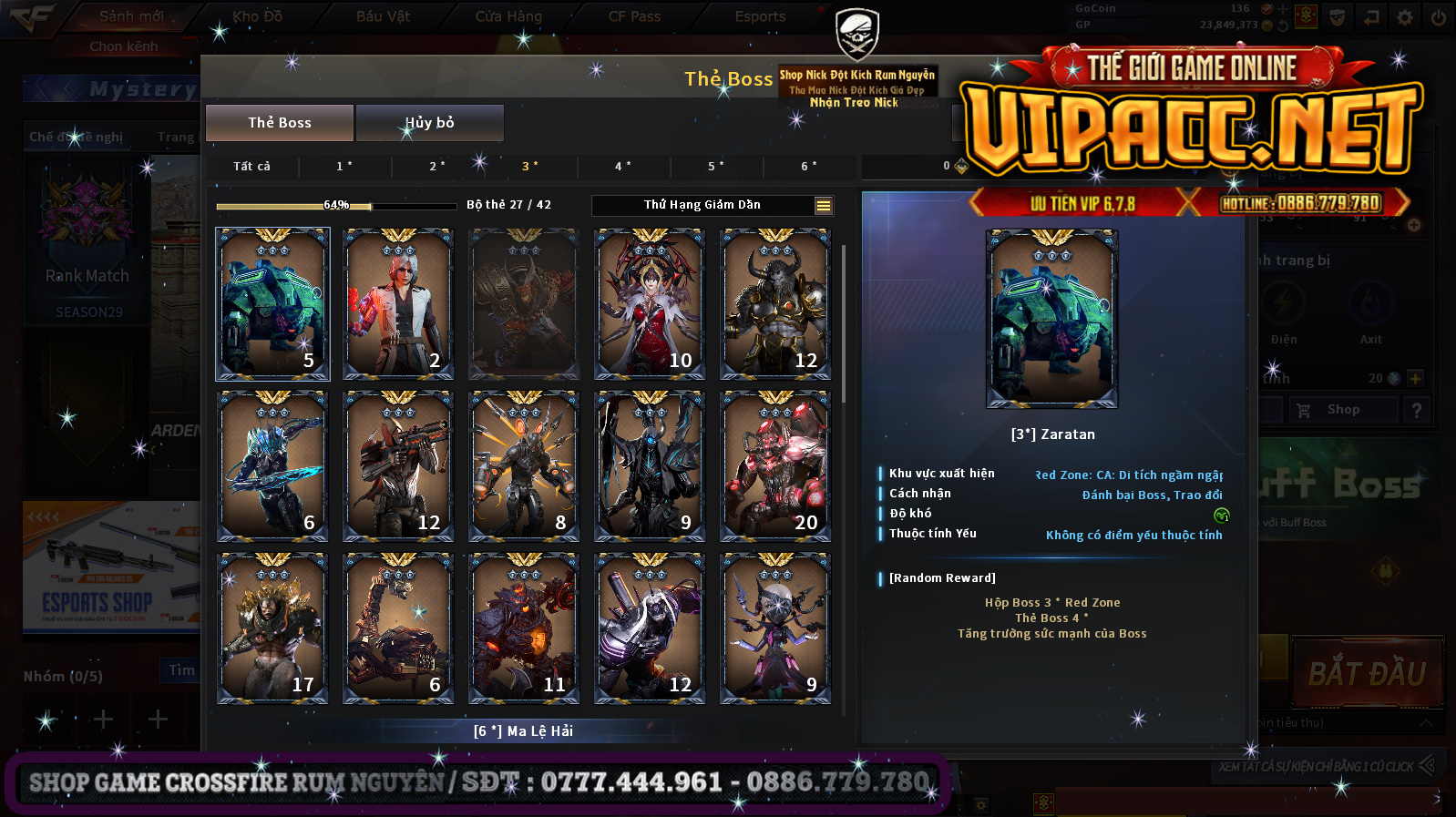Click the BẮT ĐẦU start button
Viewport: 1456px width, 817px height.
1367,674
